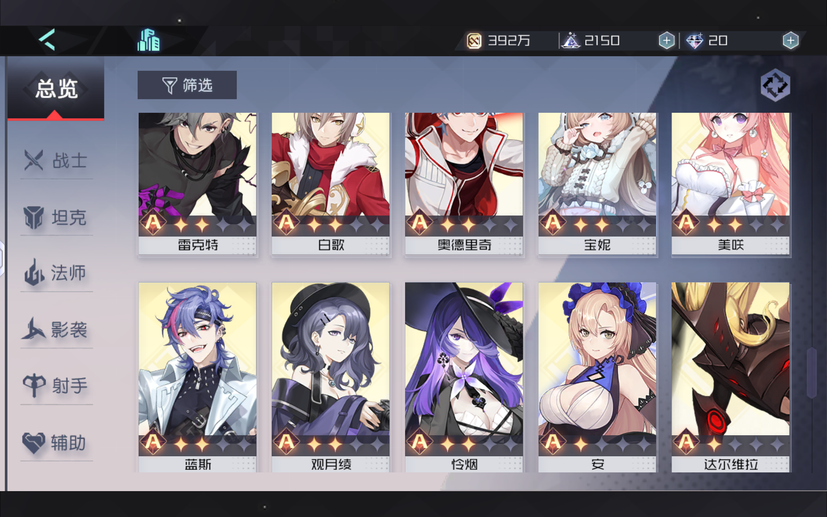This screenshot has height=517, width=827.
Task: Open the home city icon
Action: pos(149,40)
